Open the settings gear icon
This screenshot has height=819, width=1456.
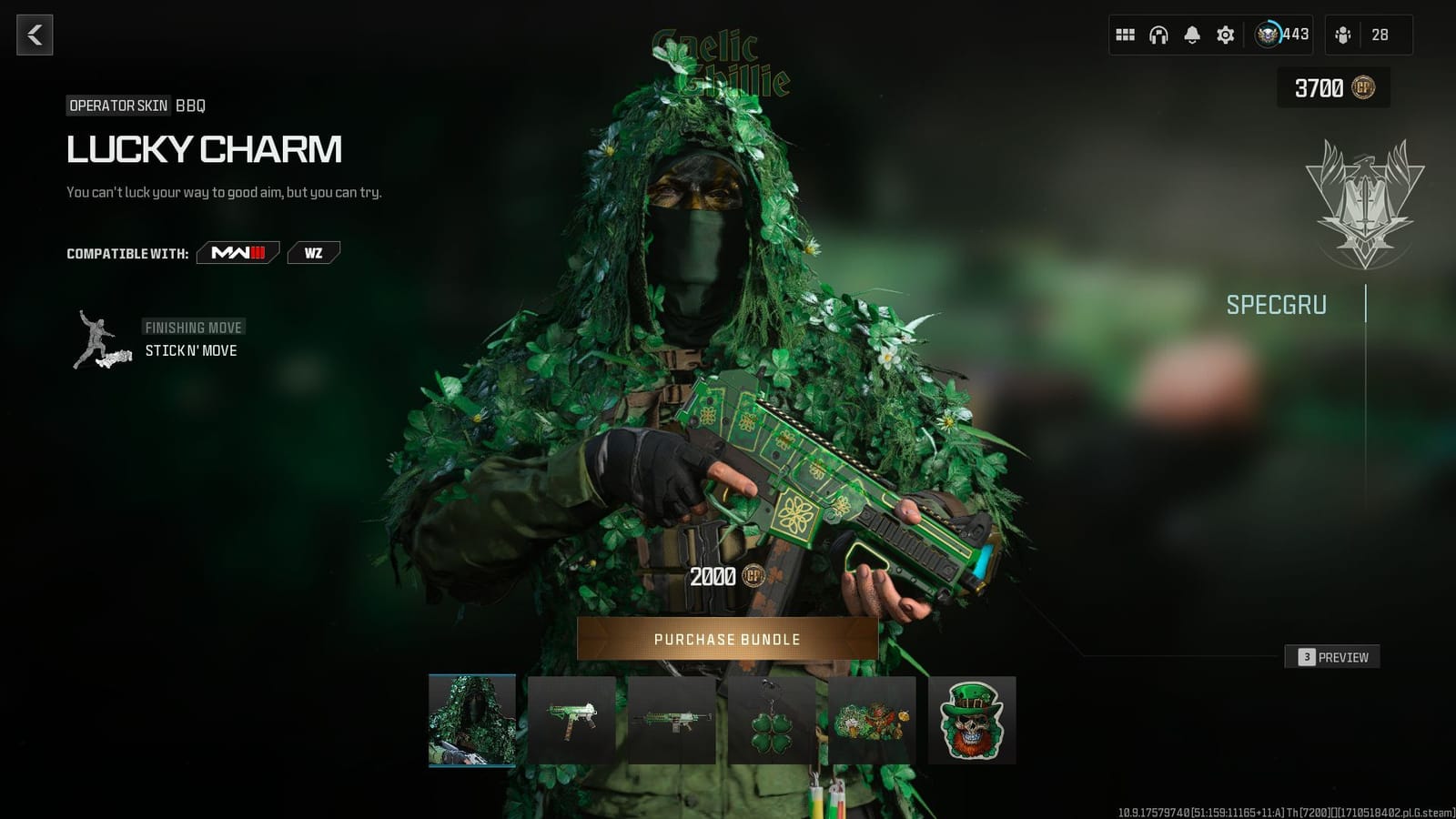point(1225,35)
